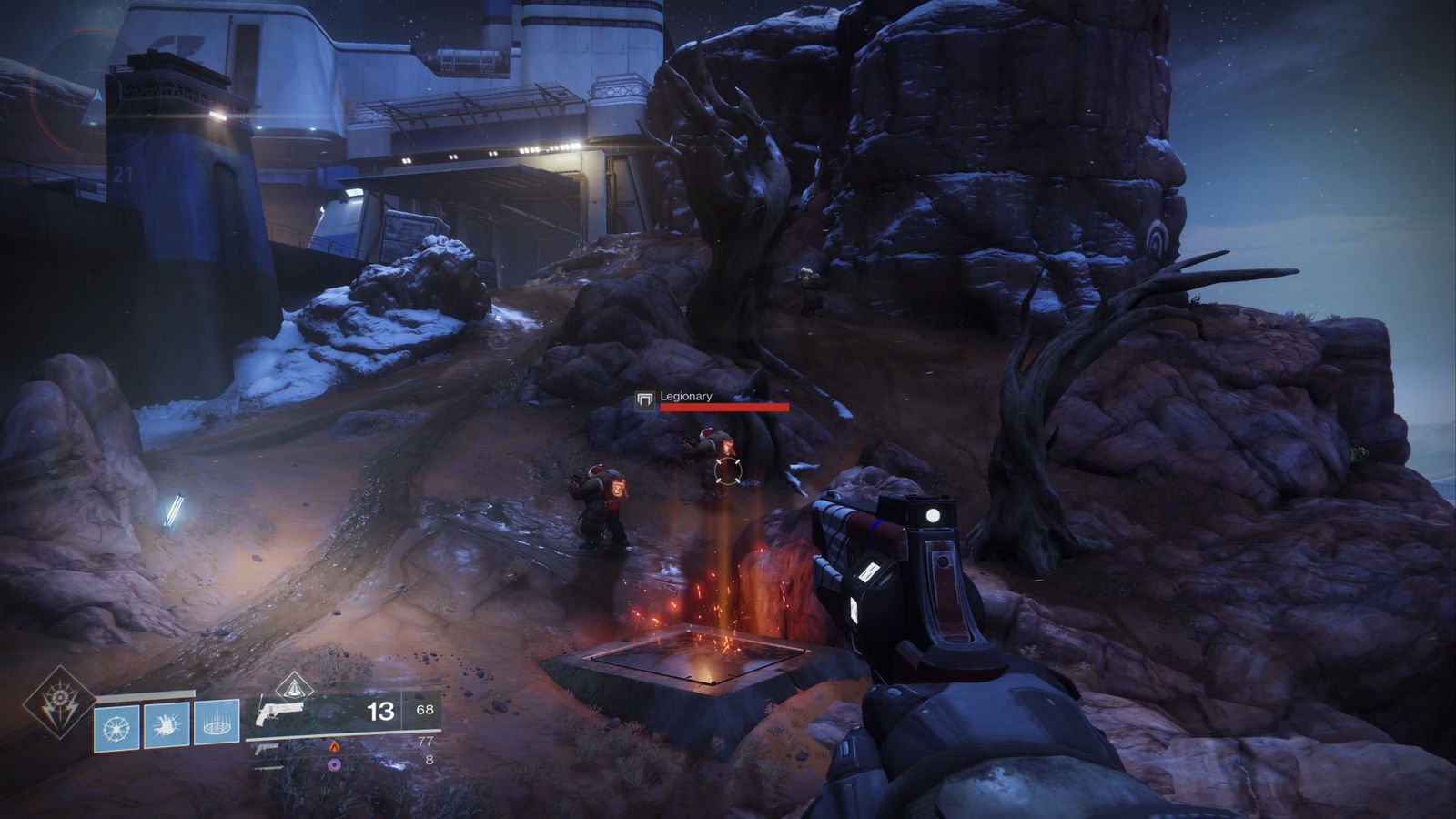Screen dimensions: 1456x819
Task: Select the triangle subclass emblem above weapon
Action: (x=294, y=689)
